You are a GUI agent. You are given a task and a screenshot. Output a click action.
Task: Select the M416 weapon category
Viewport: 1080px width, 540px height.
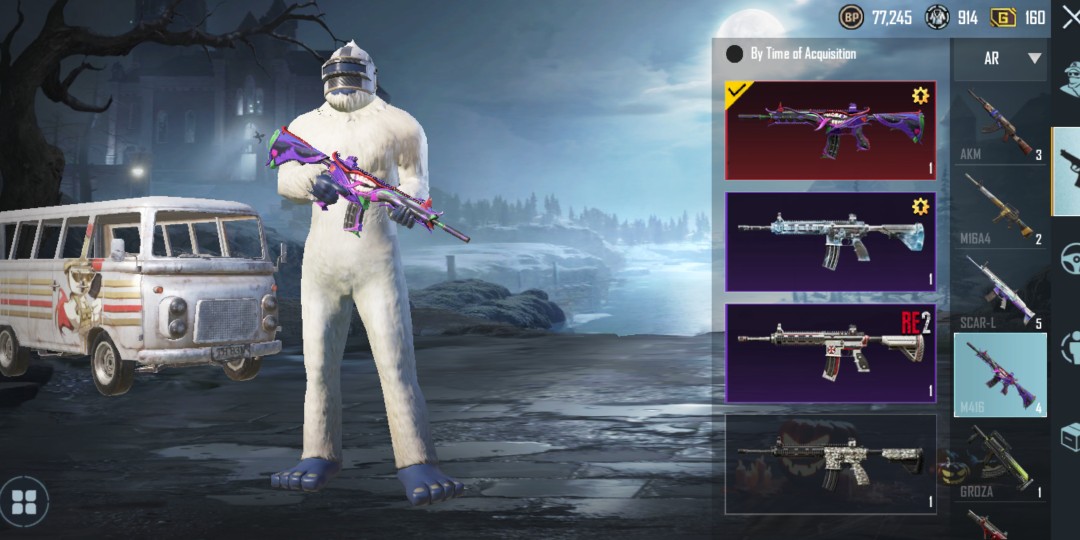click(999, 375)
